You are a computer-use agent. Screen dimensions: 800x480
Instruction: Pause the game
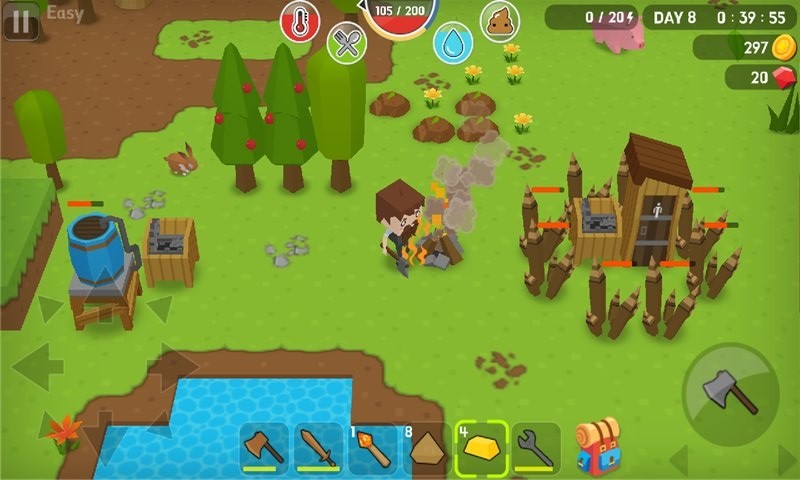(20, 20)
